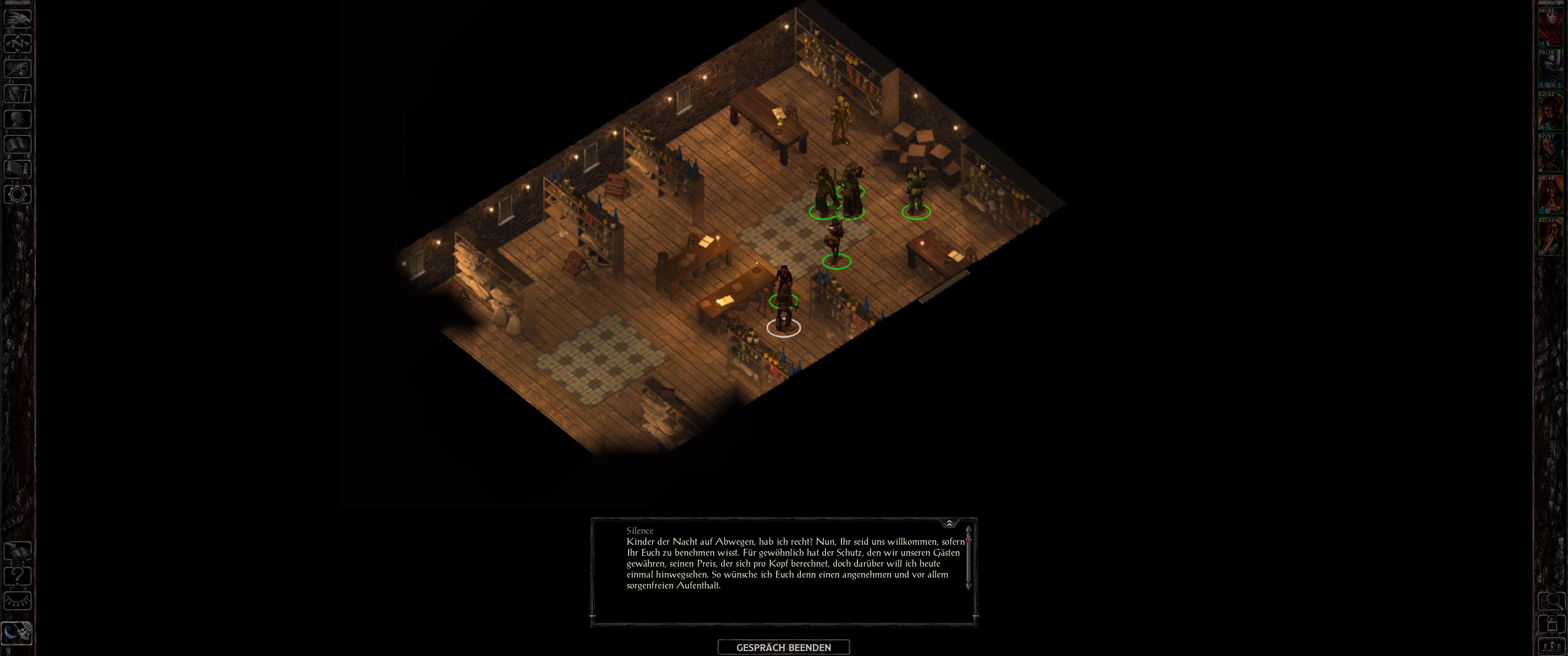1568x656 pixels.
Task: Open the journal quill and inkwell icon
Action: (x=18, y=68)
